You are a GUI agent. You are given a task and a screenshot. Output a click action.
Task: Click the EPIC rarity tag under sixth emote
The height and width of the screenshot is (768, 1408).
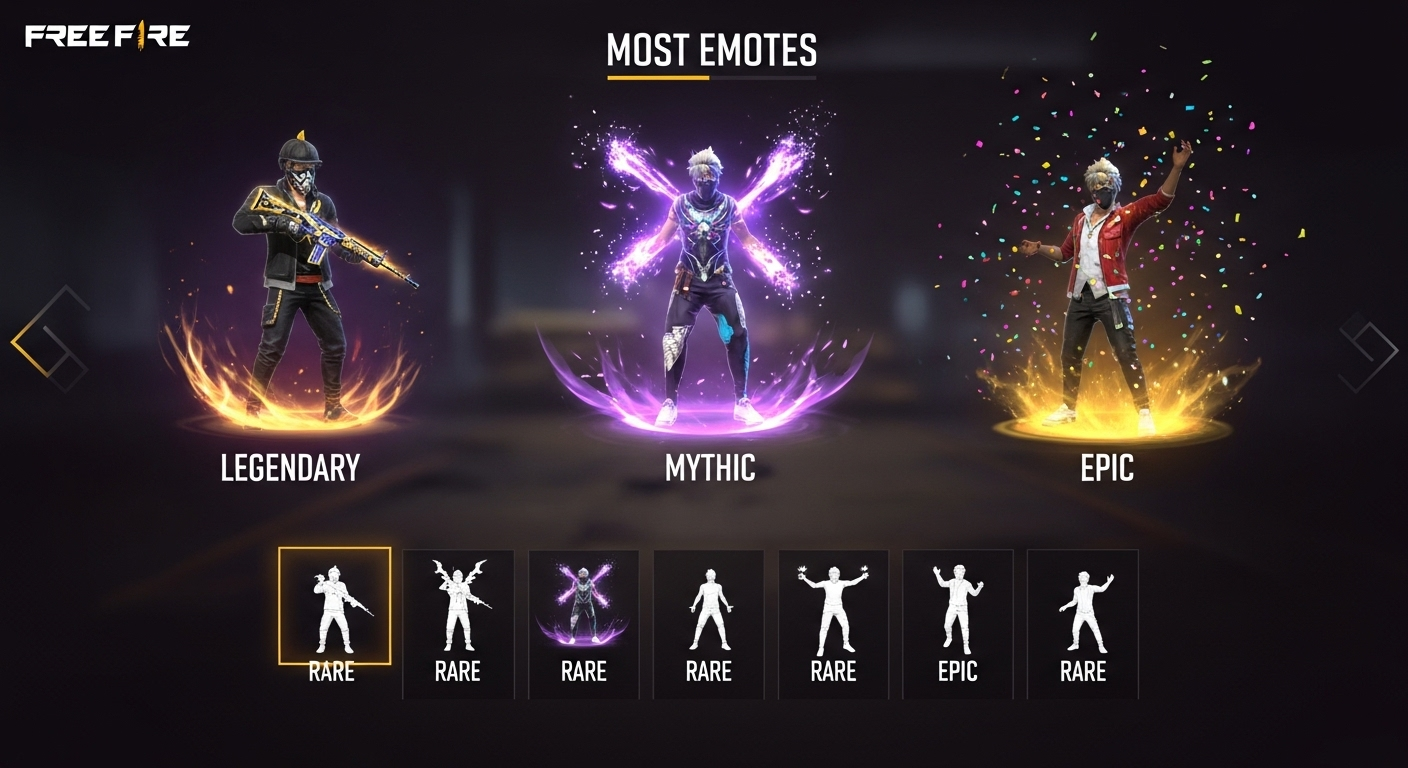pyautogui.click(x=957, y=672)
